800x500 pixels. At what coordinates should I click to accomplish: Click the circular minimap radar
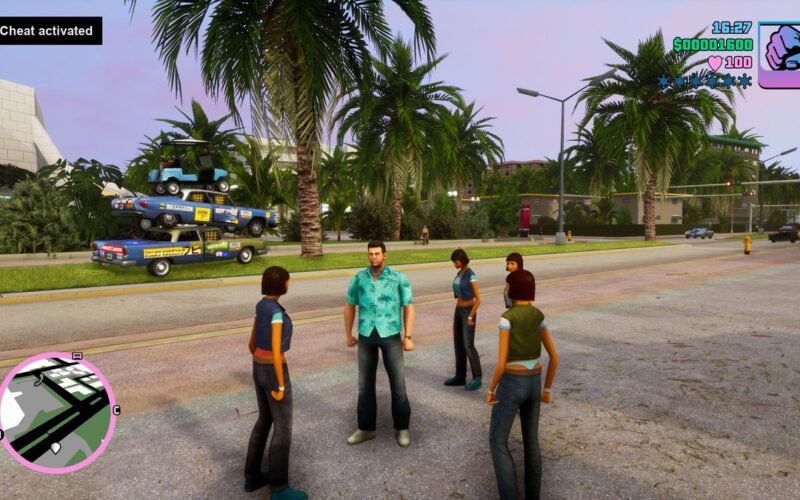coord(57,413)
